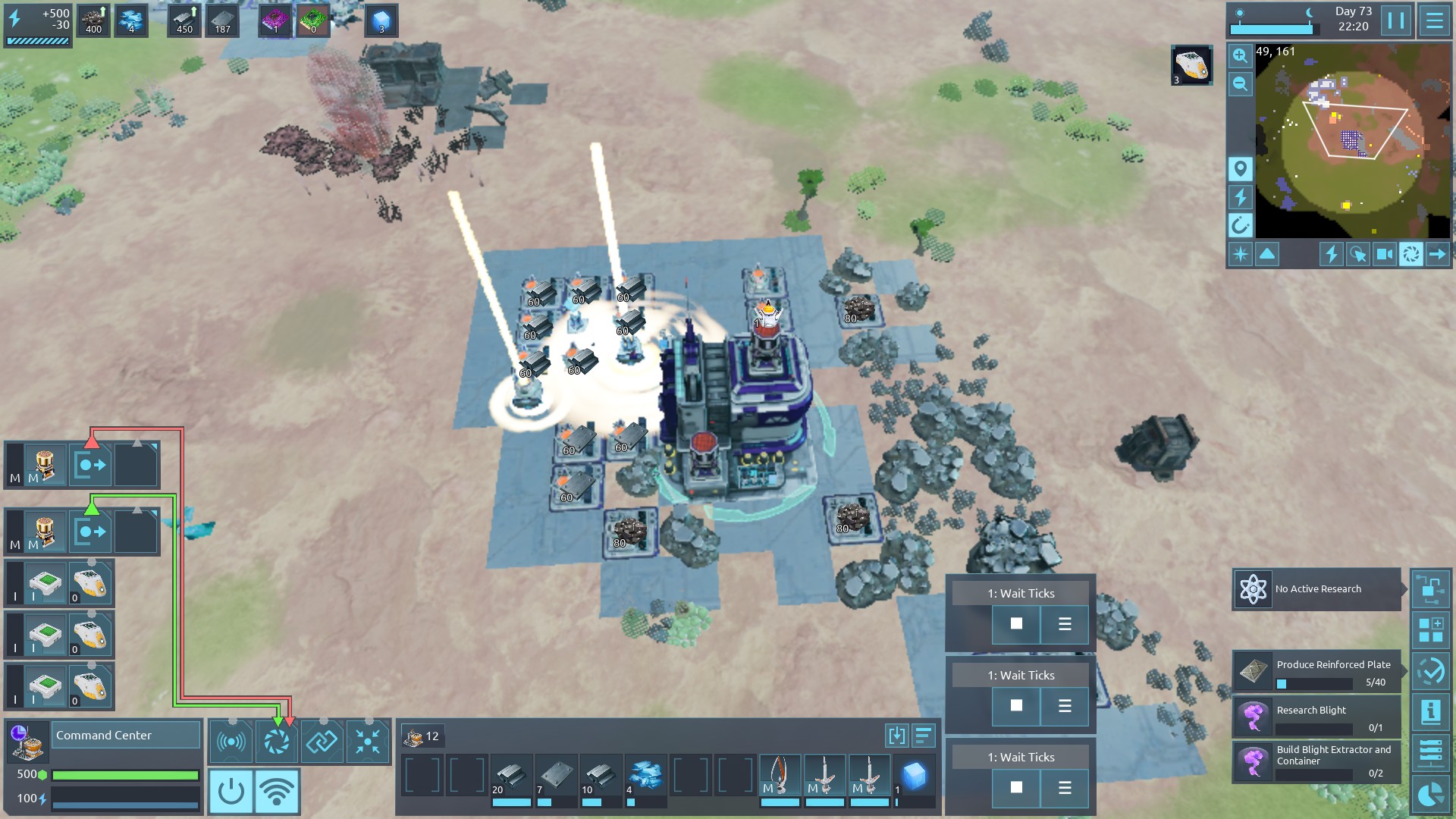Activate the radio signal behavior slot
The width and height of the screenshot is (1456, 819).
coord(231,742)
